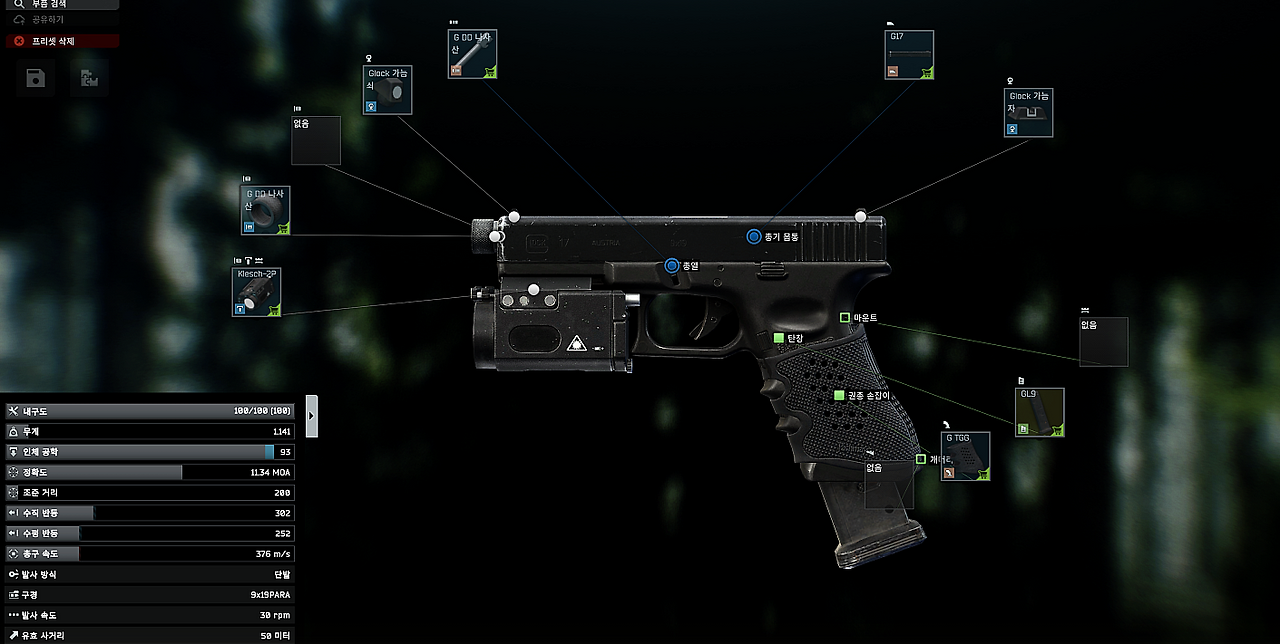Viewport: 1280px width, 644px height.
Task: Click the puzzle-piece assemble icon
Action: [x=89, y=78]
